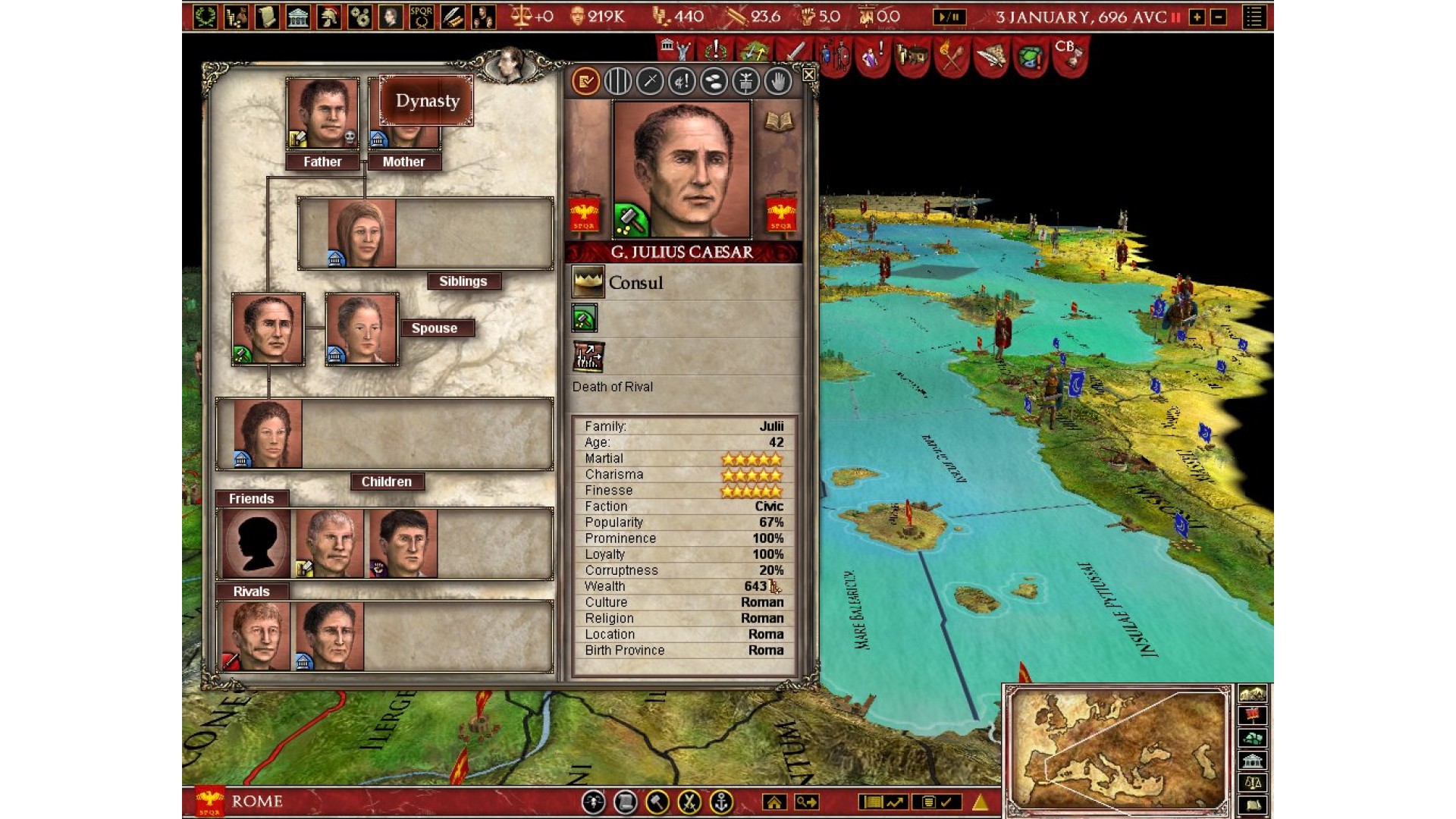1456x819 pixels.
Task: Close the character panel
Action: coord(808,74)
